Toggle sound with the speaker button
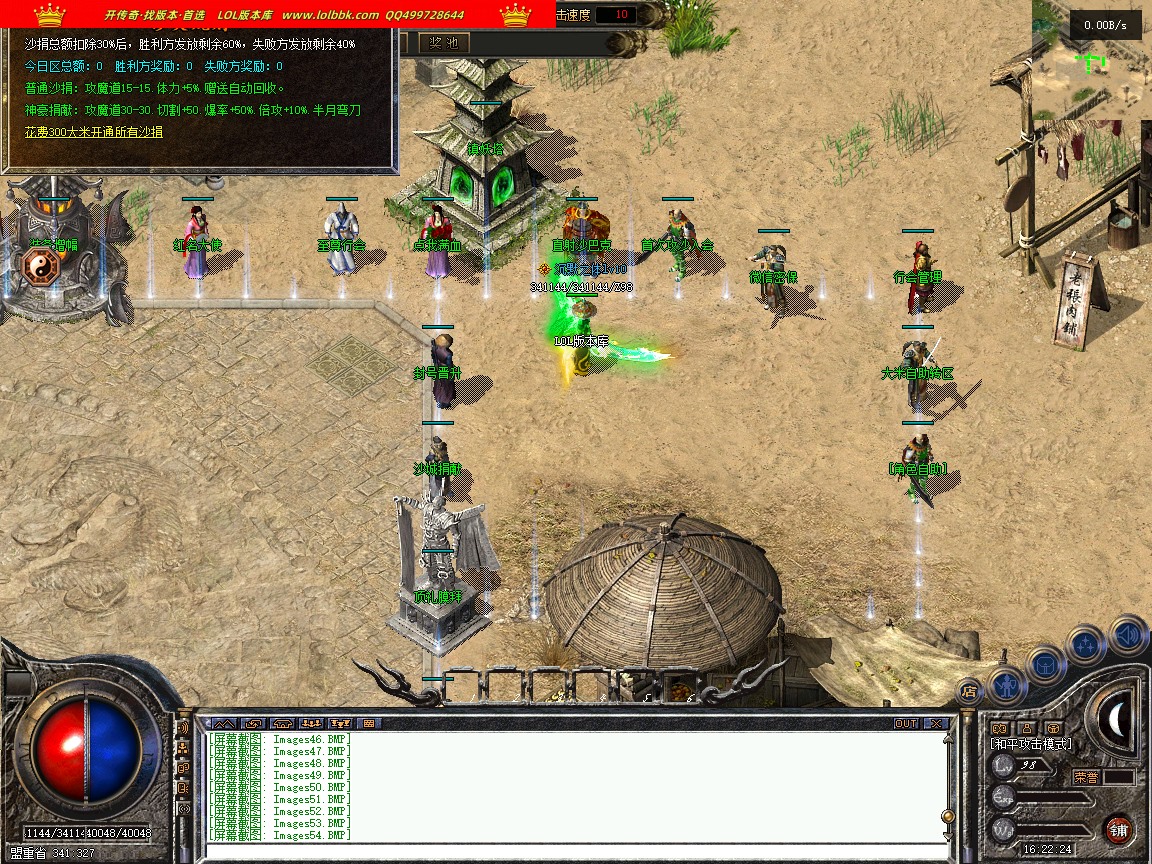 [x=1127, y=634]
